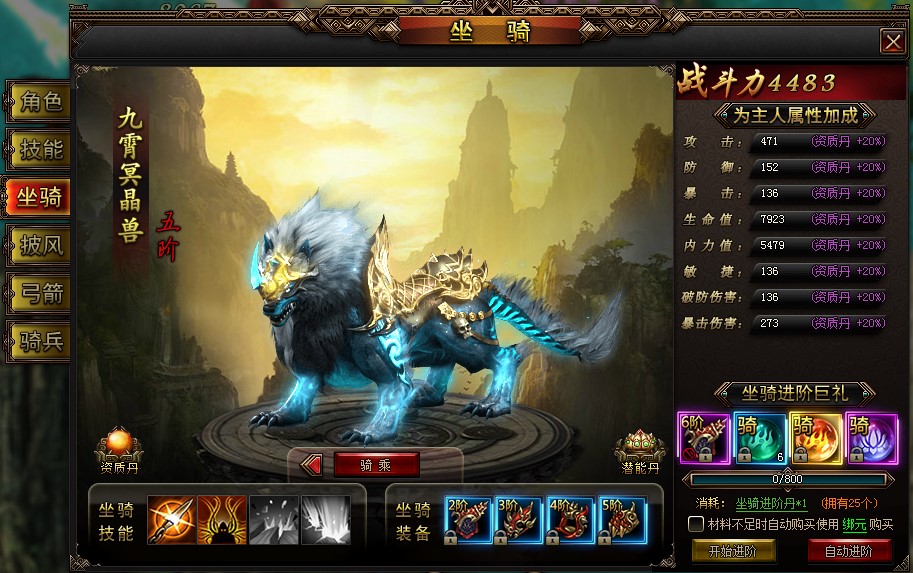Toggle auto-buy materials with 绑元 checkbox

click(697, 524)
